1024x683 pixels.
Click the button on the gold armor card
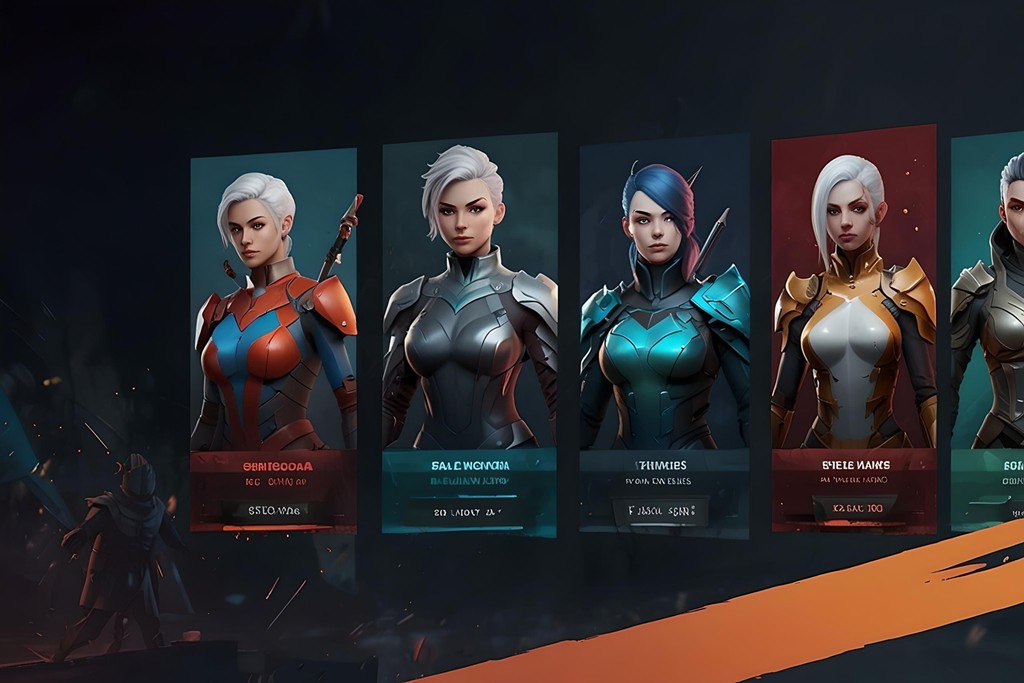click(849, 509)
